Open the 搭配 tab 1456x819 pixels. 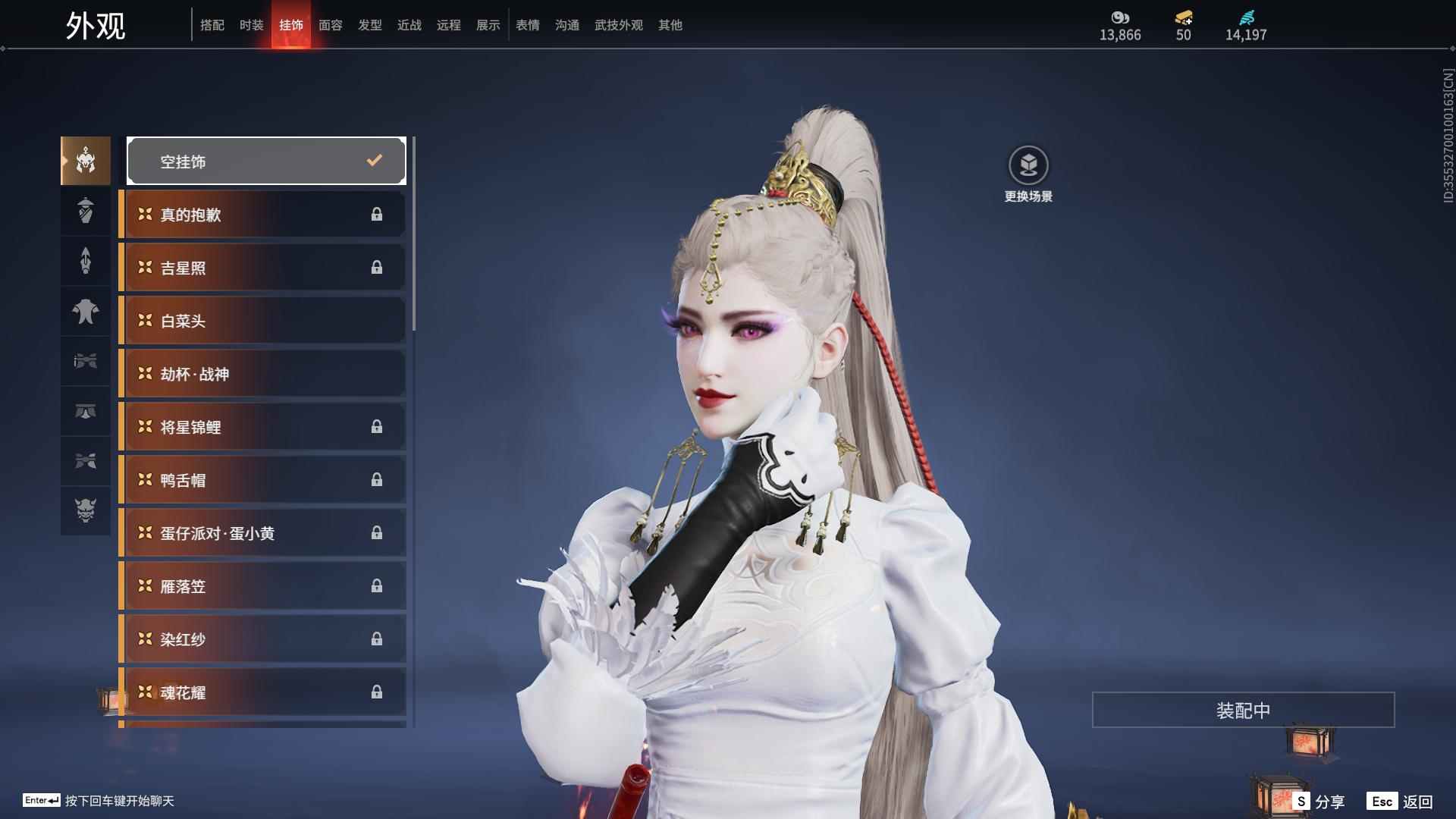[x=212, y=25]
